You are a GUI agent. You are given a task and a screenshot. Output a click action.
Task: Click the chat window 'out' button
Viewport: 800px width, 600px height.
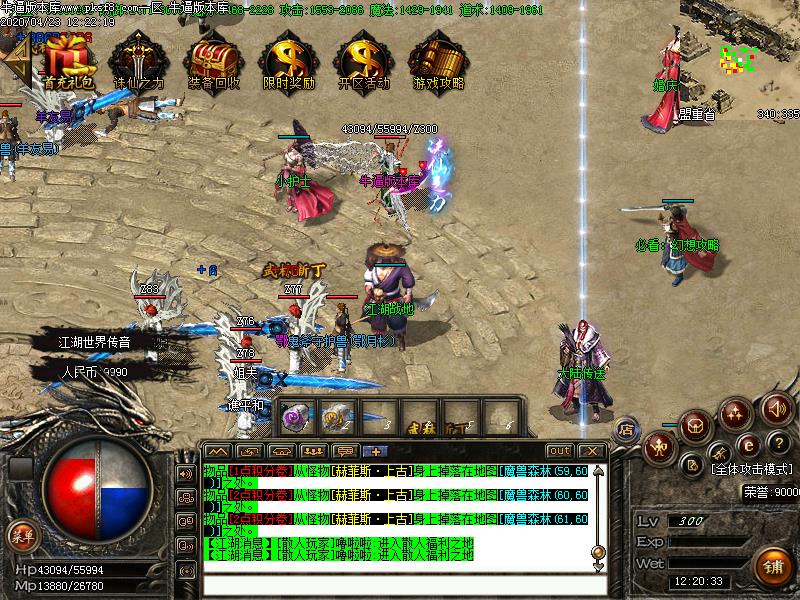coord(560,451)
